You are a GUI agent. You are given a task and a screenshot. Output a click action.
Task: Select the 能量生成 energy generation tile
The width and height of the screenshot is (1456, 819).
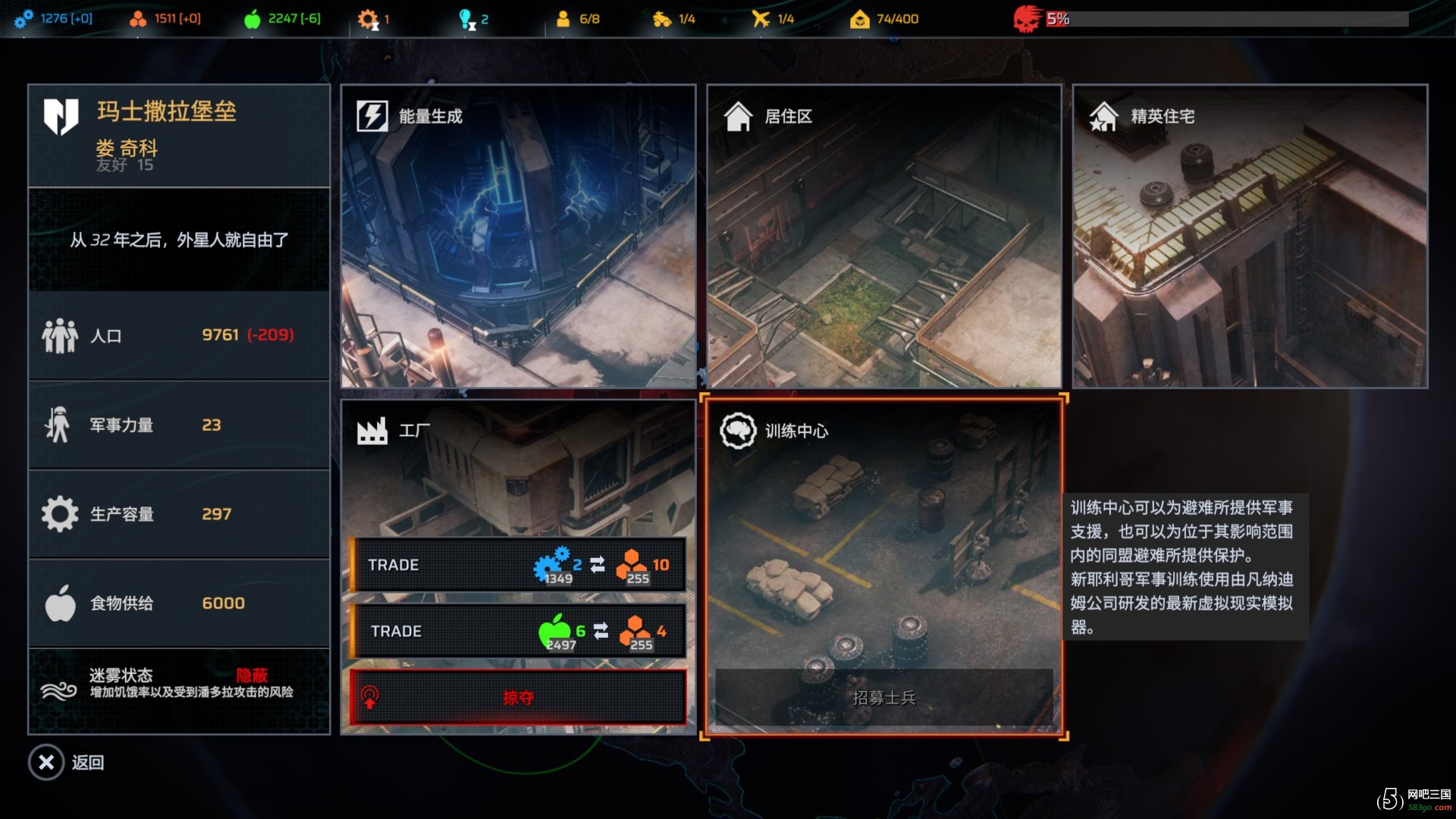pyautogui.click(x=518, y=237)
